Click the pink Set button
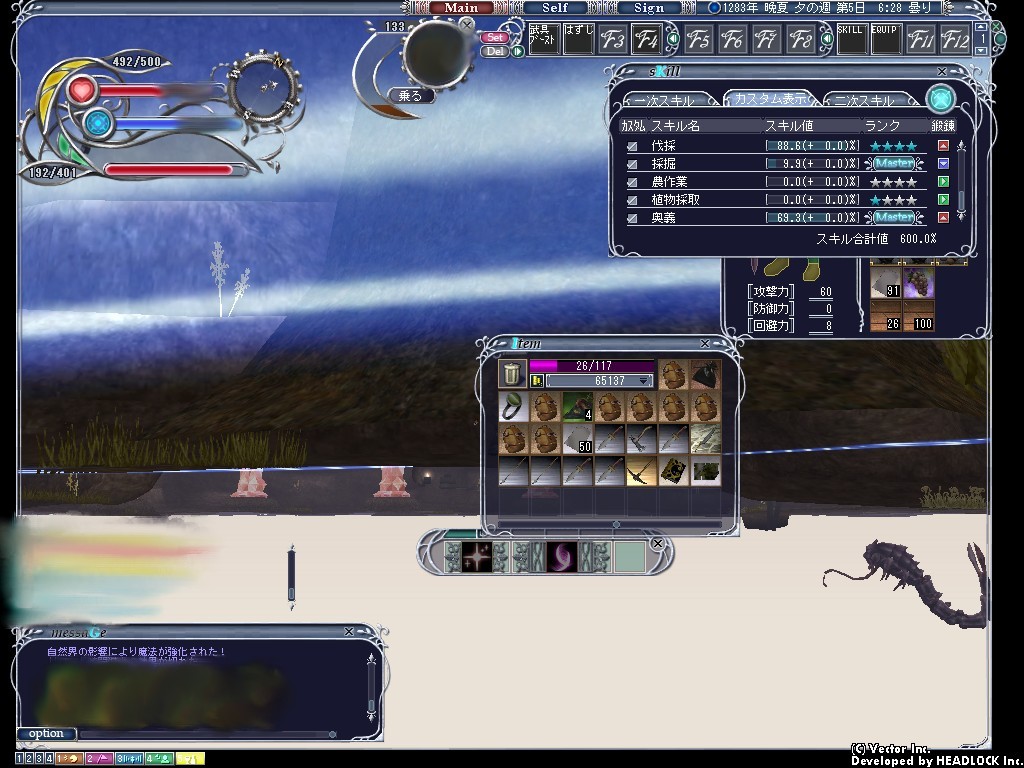 point(494,37)
